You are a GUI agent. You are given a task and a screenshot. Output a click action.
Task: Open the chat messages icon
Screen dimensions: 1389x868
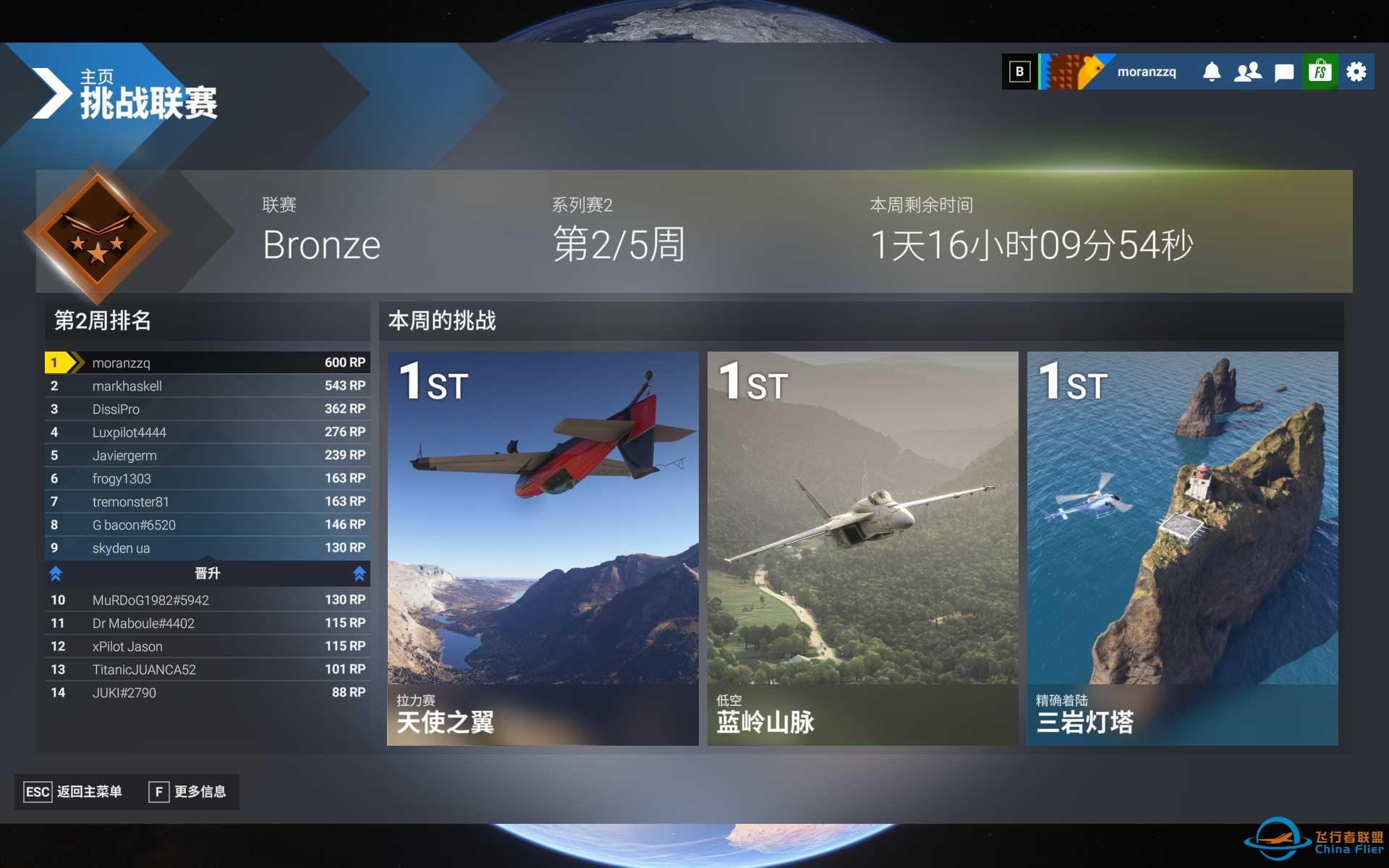tap(1283, 71)
